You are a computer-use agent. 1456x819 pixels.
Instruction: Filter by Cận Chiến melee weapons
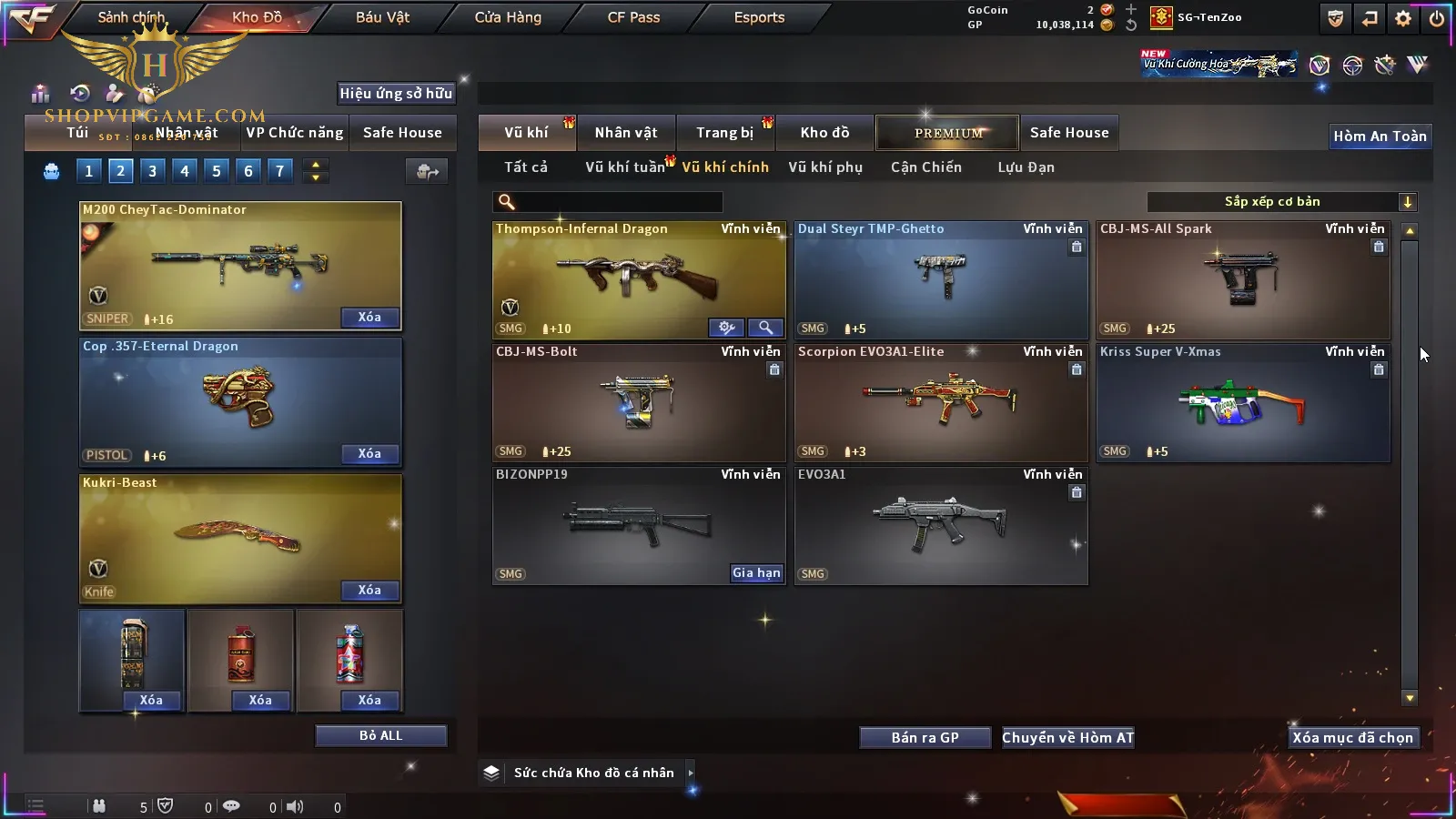(925, 167)
